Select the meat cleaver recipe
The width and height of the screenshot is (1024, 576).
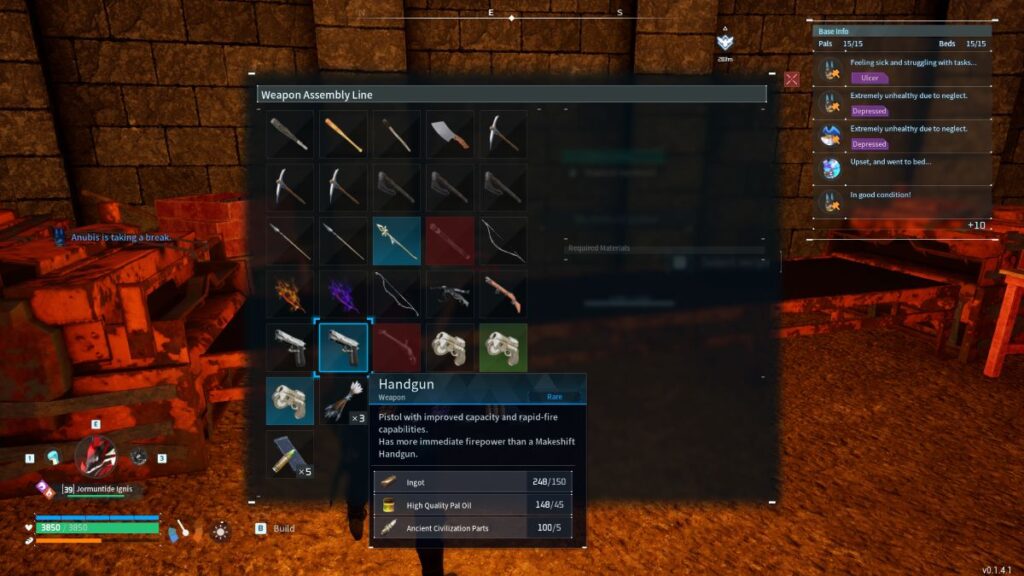pos(450,134)
